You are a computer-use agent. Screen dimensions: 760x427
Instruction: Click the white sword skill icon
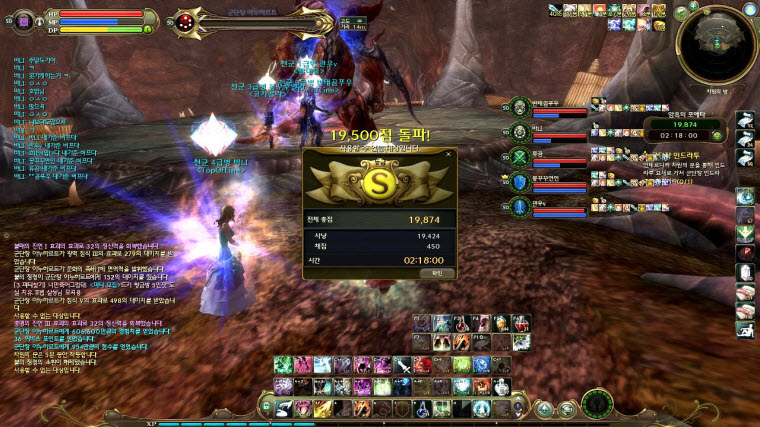[403, 365]
